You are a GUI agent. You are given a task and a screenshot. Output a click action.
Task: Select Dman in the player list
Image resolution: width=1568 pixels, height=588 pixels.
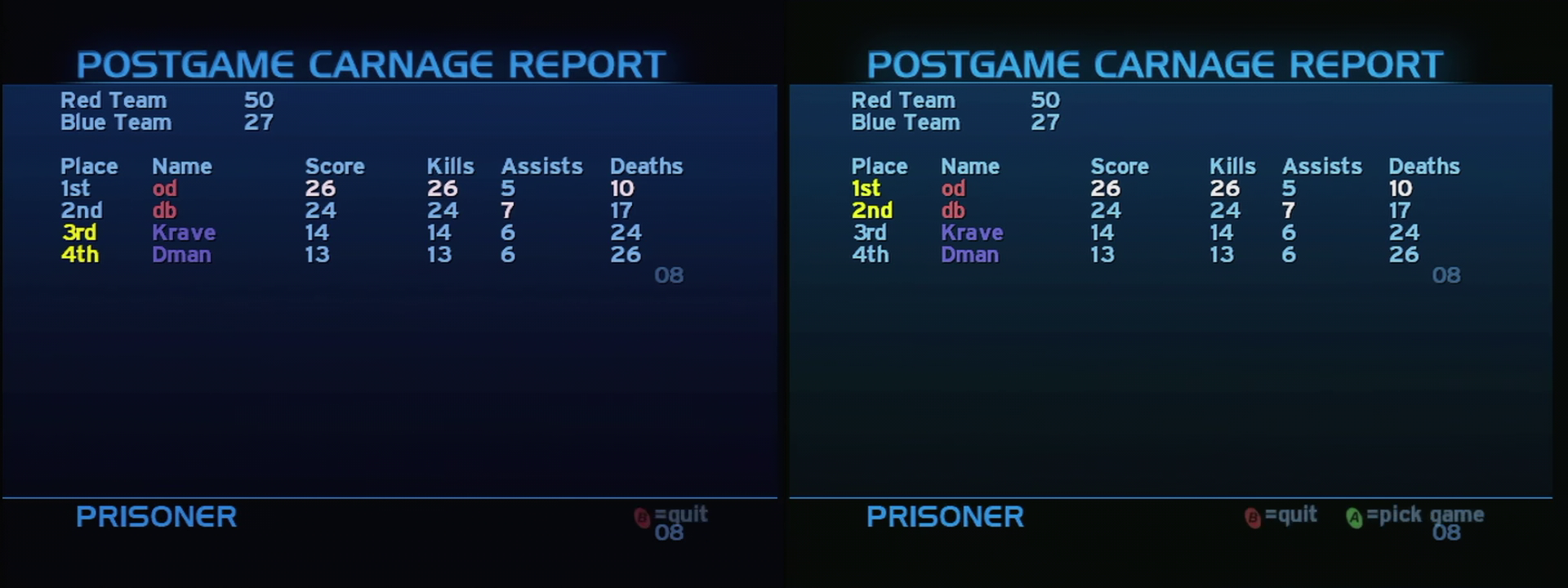pos(182,255)
